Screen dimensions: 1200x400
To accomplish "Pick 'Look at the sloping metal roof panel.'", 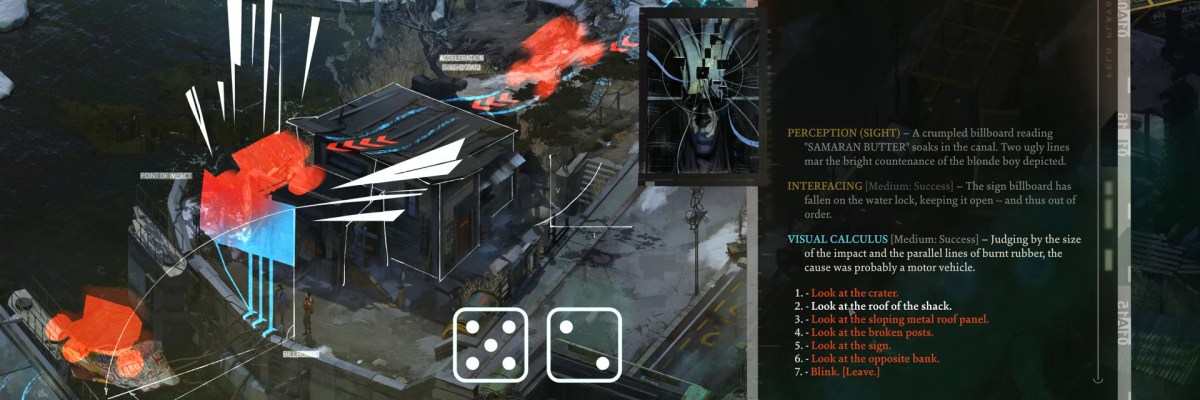I will (899, 319).
